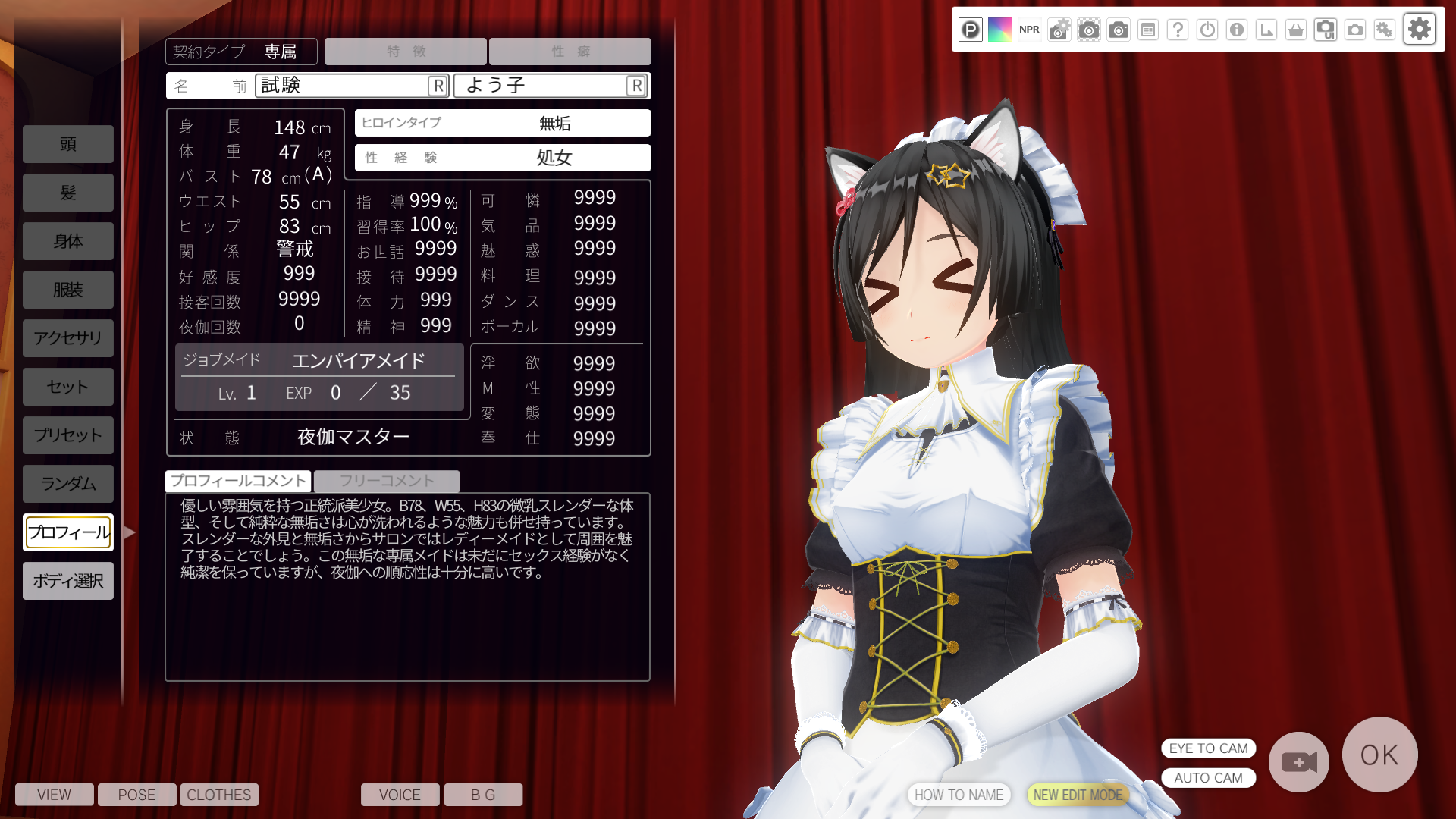The height and width of the screenshot is (819, 1456).
Task: Open the POSE selector
Action: click(137, 795)
